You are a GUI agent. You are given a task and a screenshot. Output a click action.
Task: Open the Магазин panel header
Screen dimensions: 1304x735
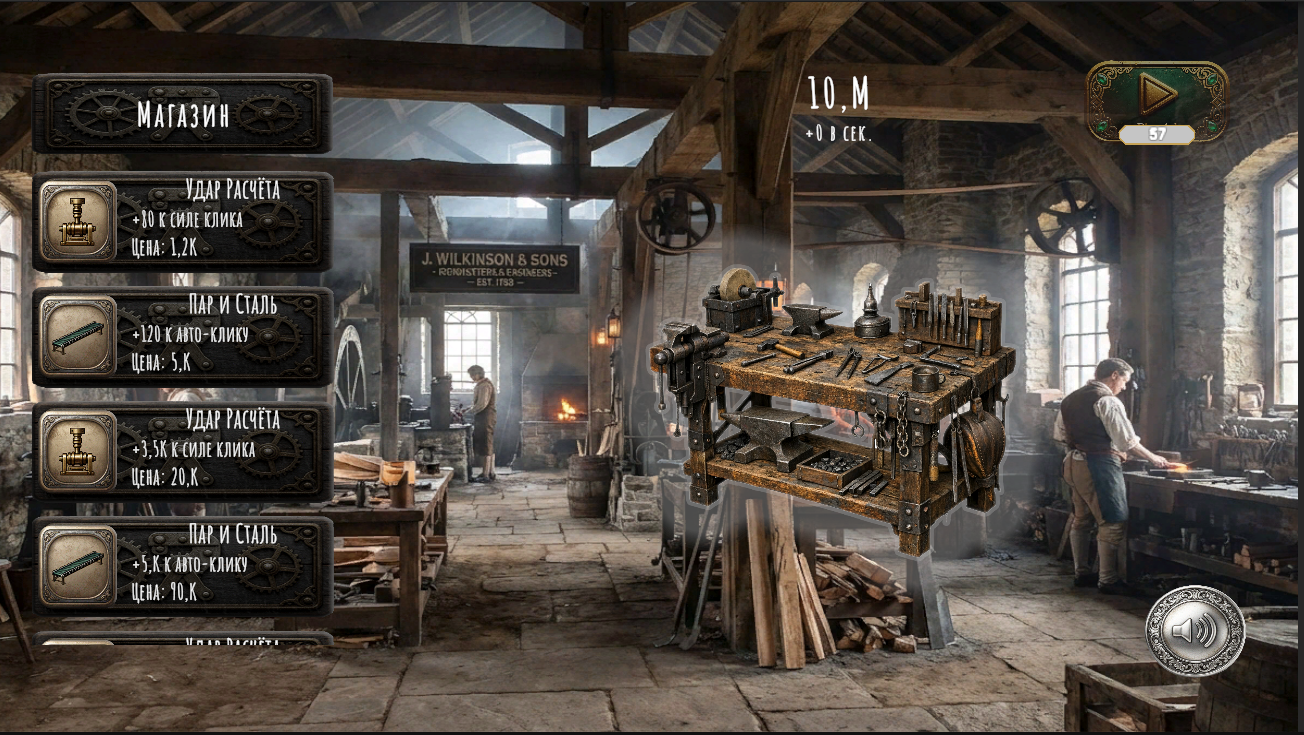pyautogui.click(x=185, y=113)
